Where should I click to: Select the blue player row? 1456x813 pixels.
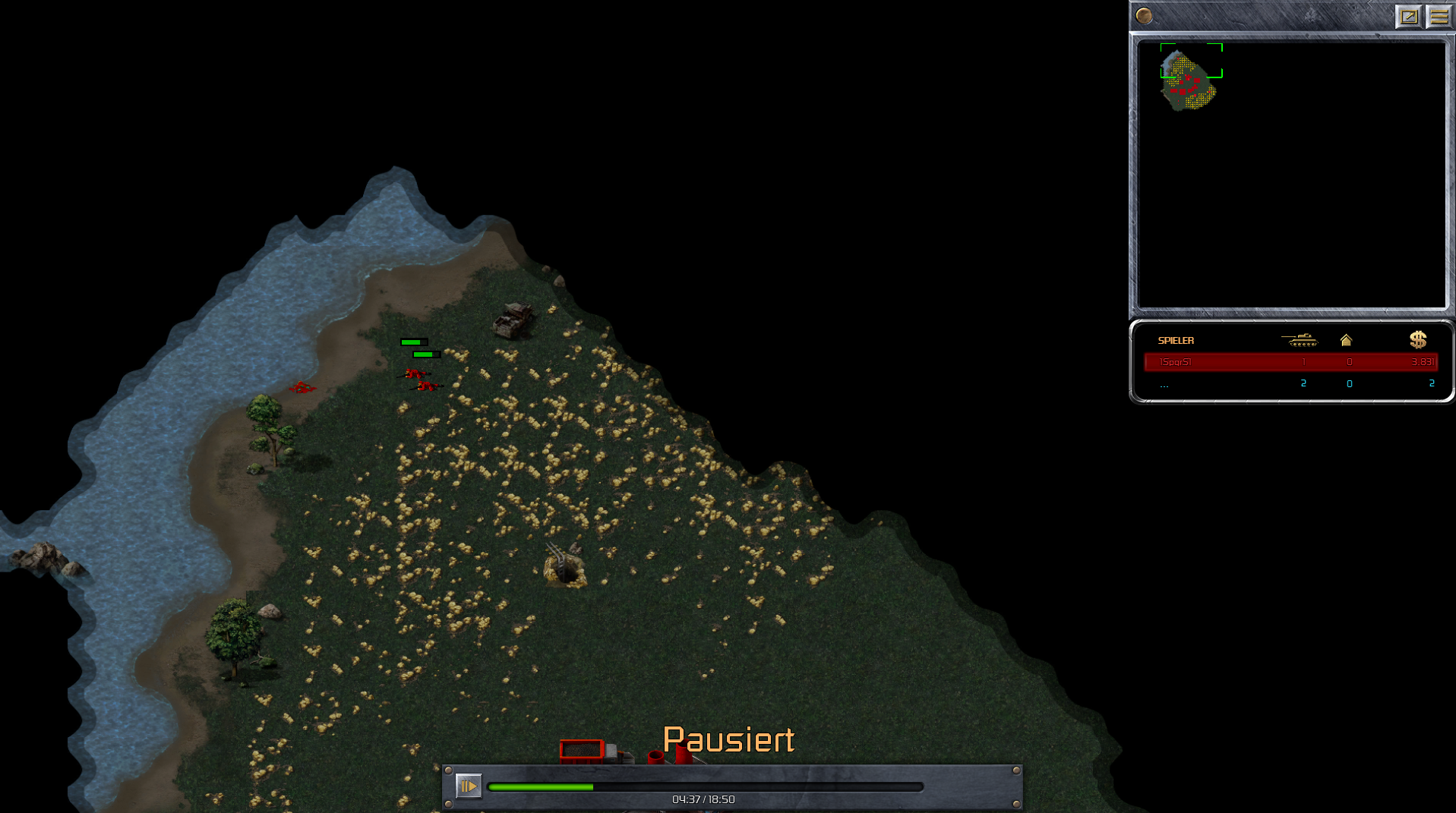click(1290, 383)
